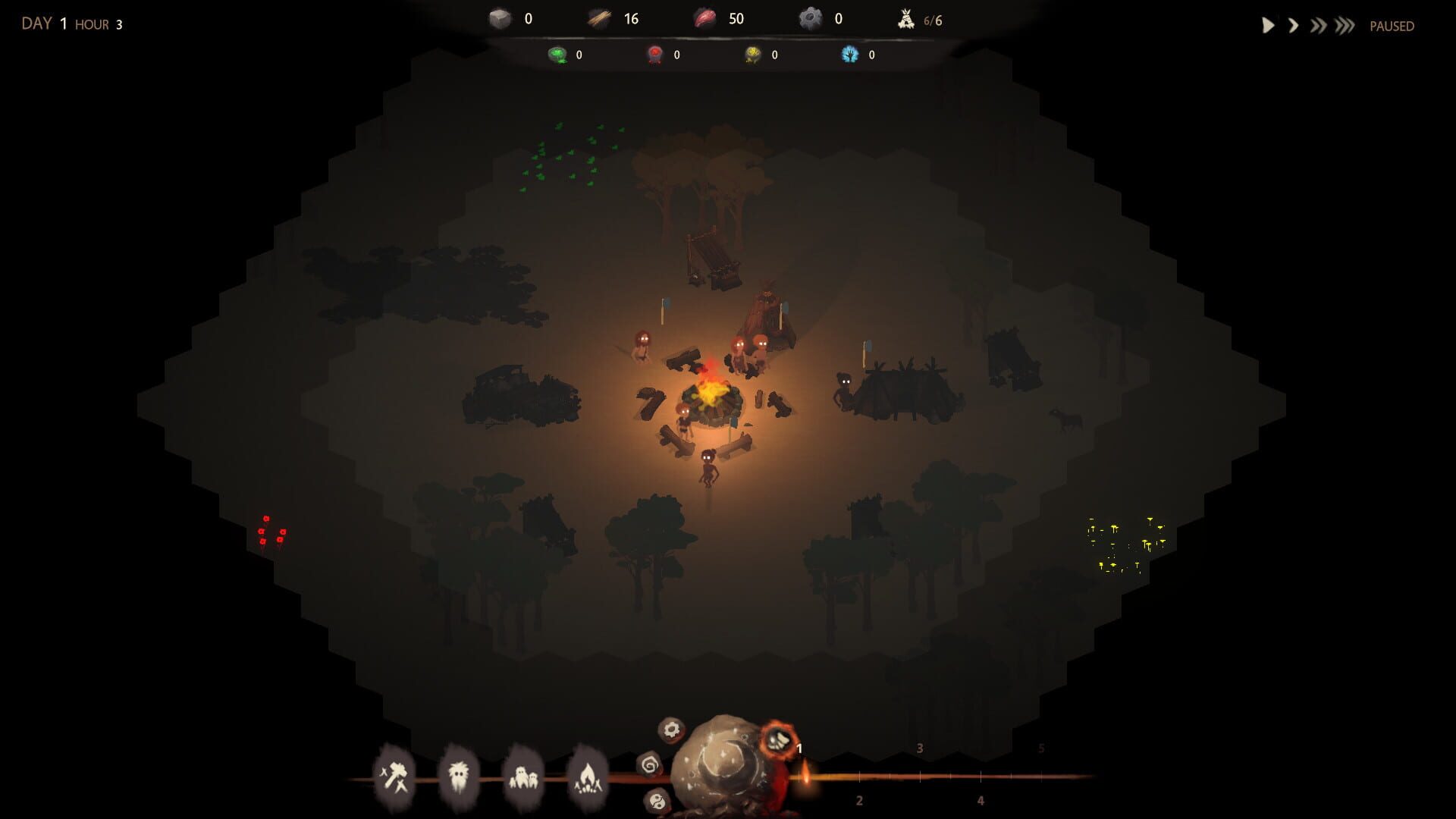This screenshot has height=819, width=1456.
Task: Open the crafting tools menu (hammer and pick icon)
Action: tap(395, 775)
